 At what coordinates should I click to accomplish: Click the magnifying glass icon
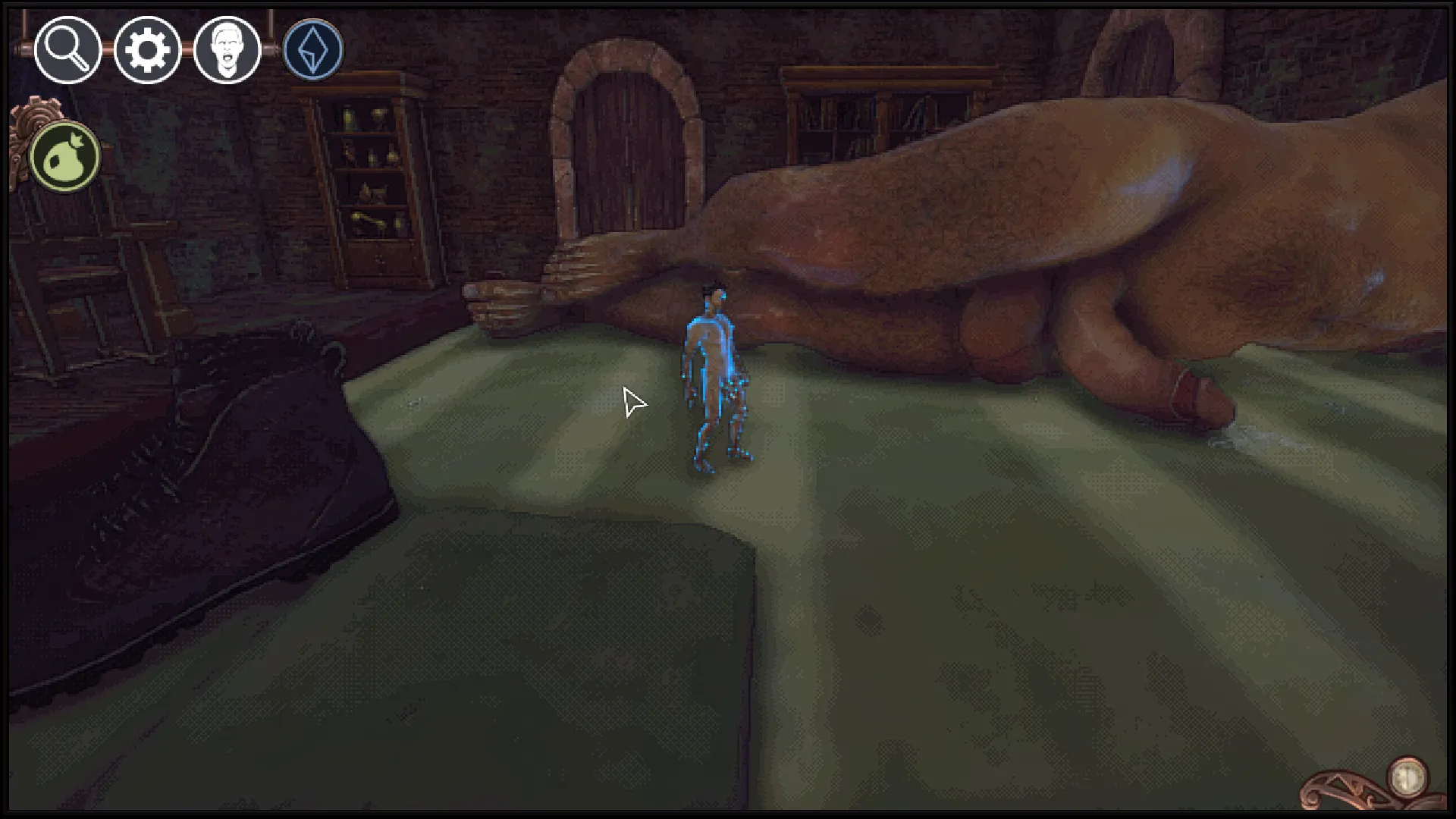click(x=67, y=50)
